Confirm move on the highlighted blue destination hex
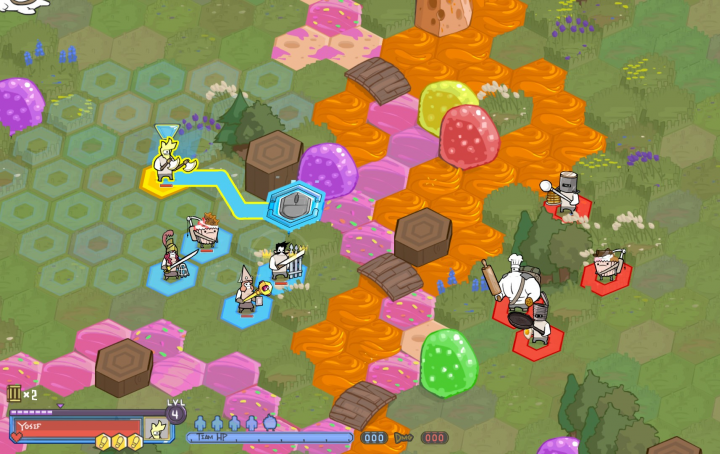Viewport: 720px width, 454px height. click(295, 204)
